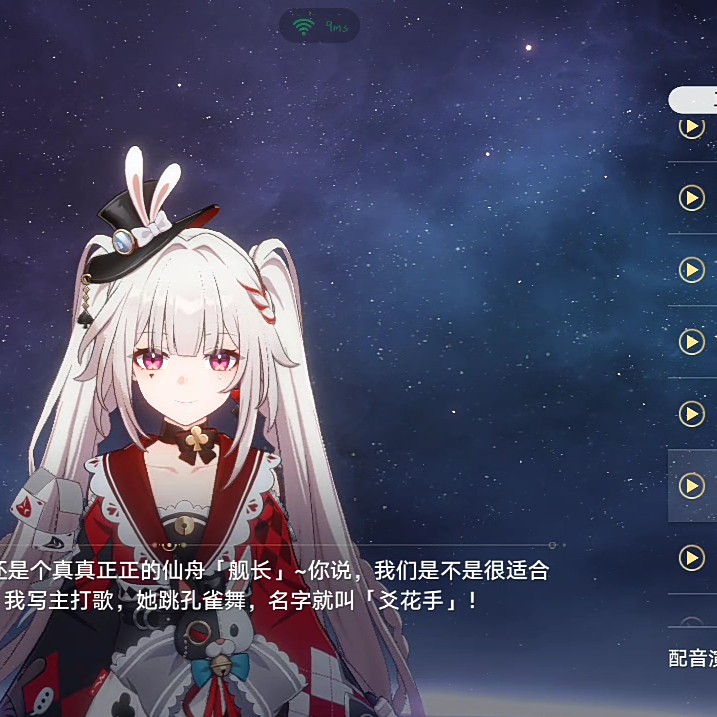Image resolution: width=717 pixels, height=717 pixels.
Task: Select the white pill tab above voice list
Action: (695, 99)
